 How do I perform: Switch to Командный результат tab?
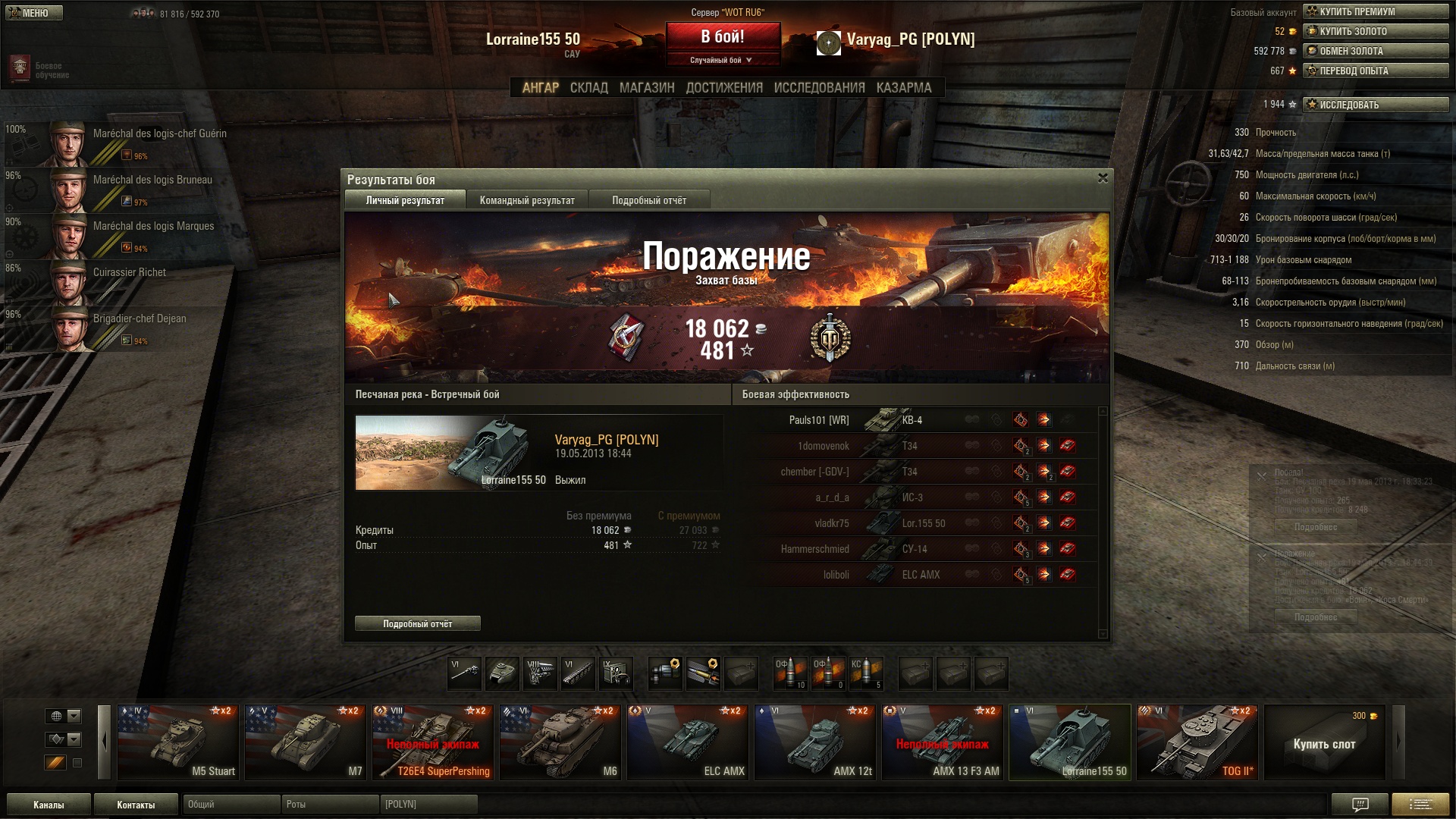(x=527, y=200)
